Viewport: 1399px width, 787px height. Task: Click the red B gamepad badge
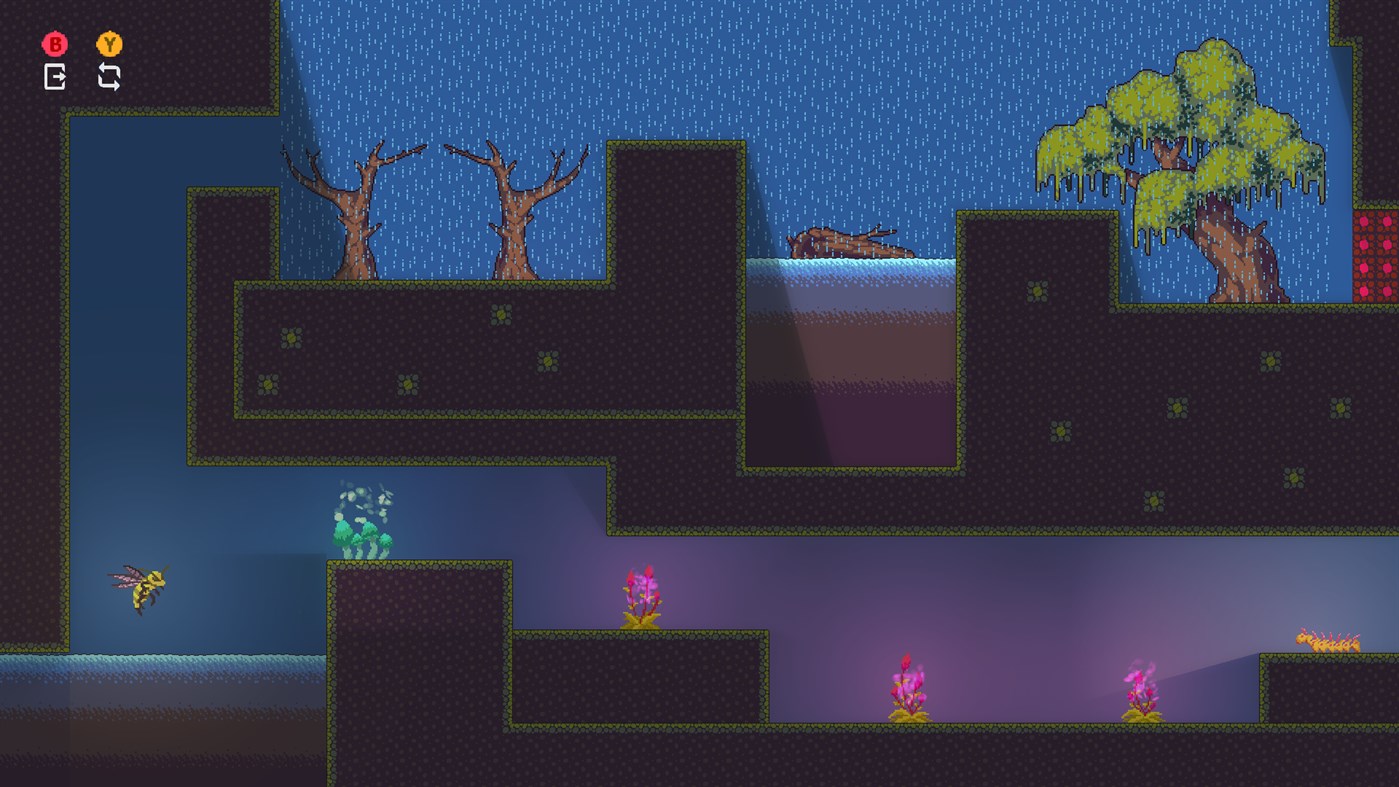click(x=55, y=44)
